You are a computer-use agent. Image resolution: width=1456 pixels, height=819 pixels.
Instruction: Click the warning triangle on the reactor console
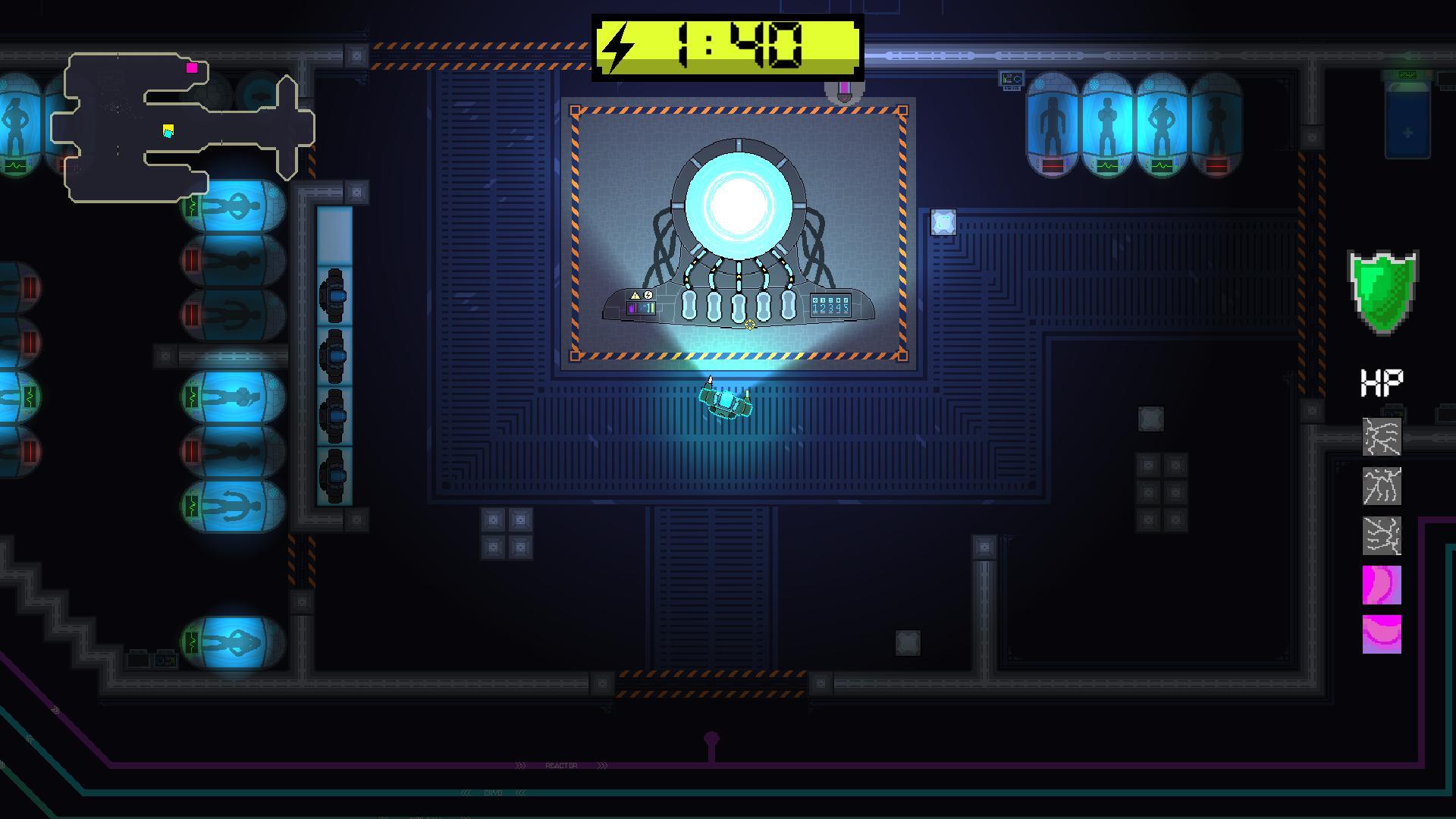coord(635,295)
